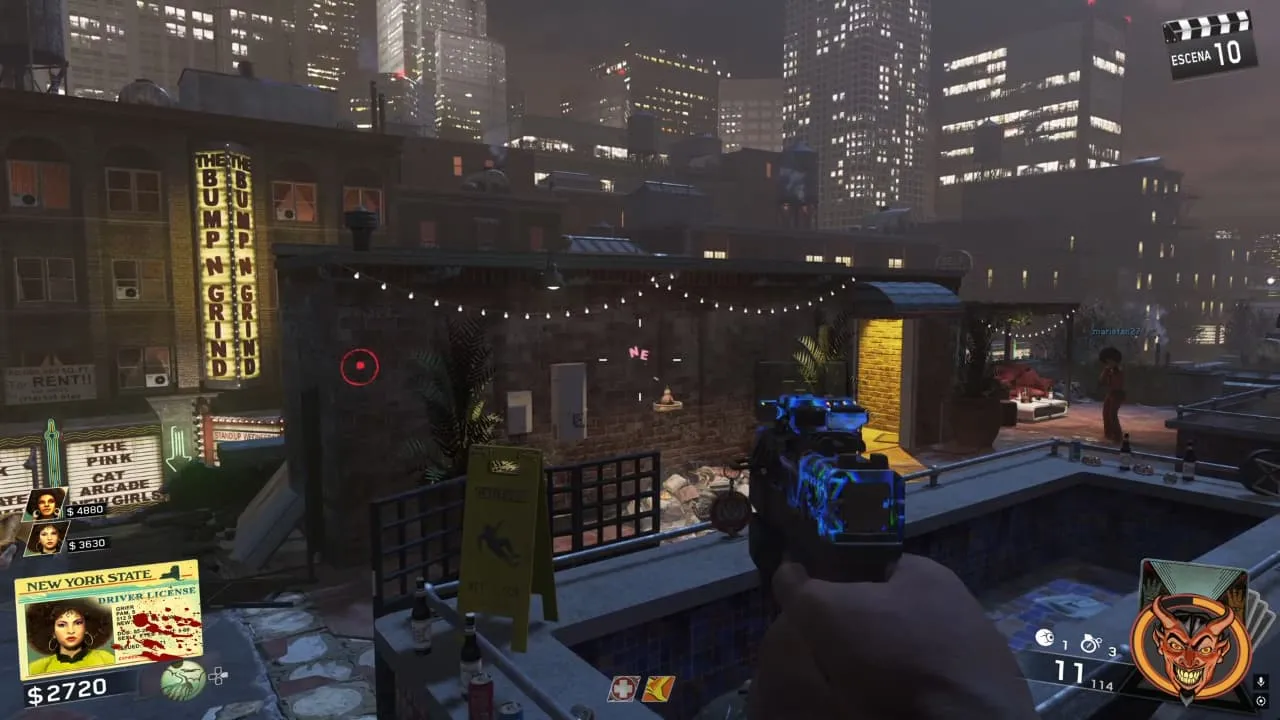
Task: Select the red cross perk icon
Action: click(x=623, y=689)
